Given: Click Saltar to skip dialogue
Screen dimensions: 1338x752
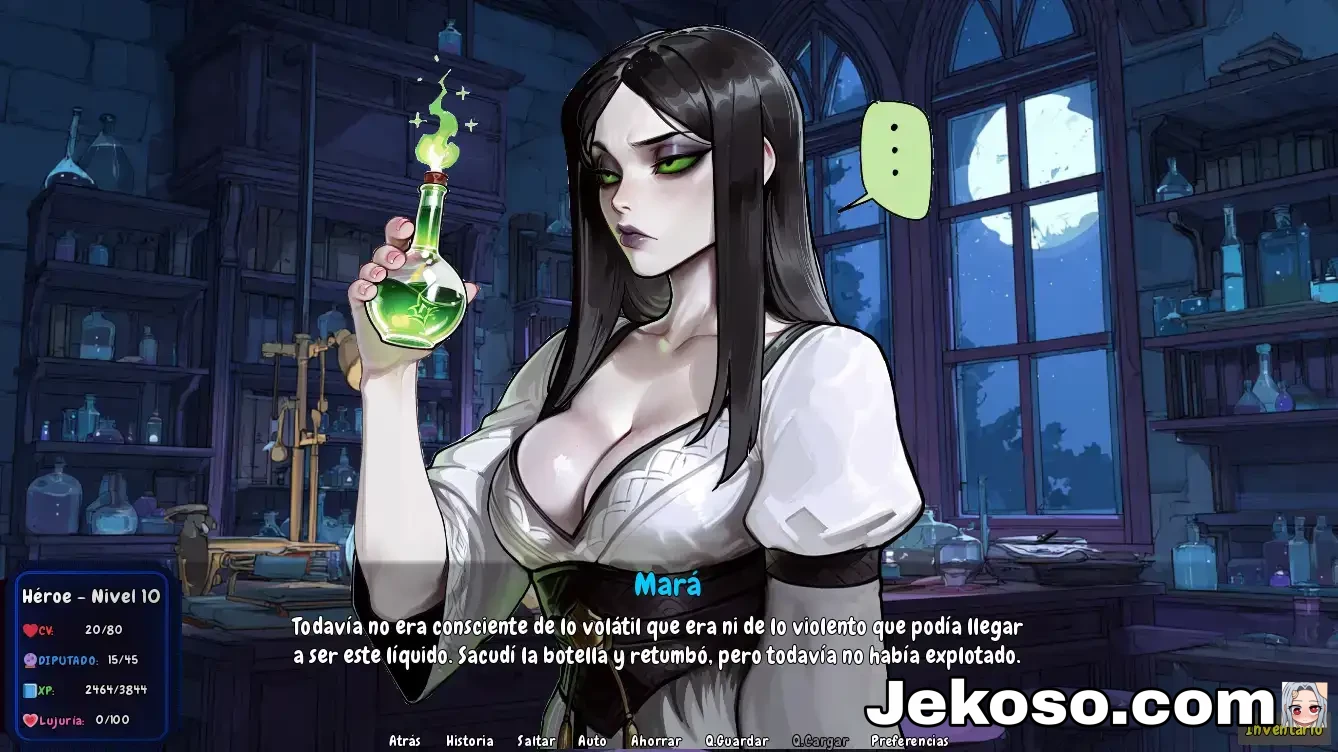Looking at the screenshot, I should [x=536, y=741].
